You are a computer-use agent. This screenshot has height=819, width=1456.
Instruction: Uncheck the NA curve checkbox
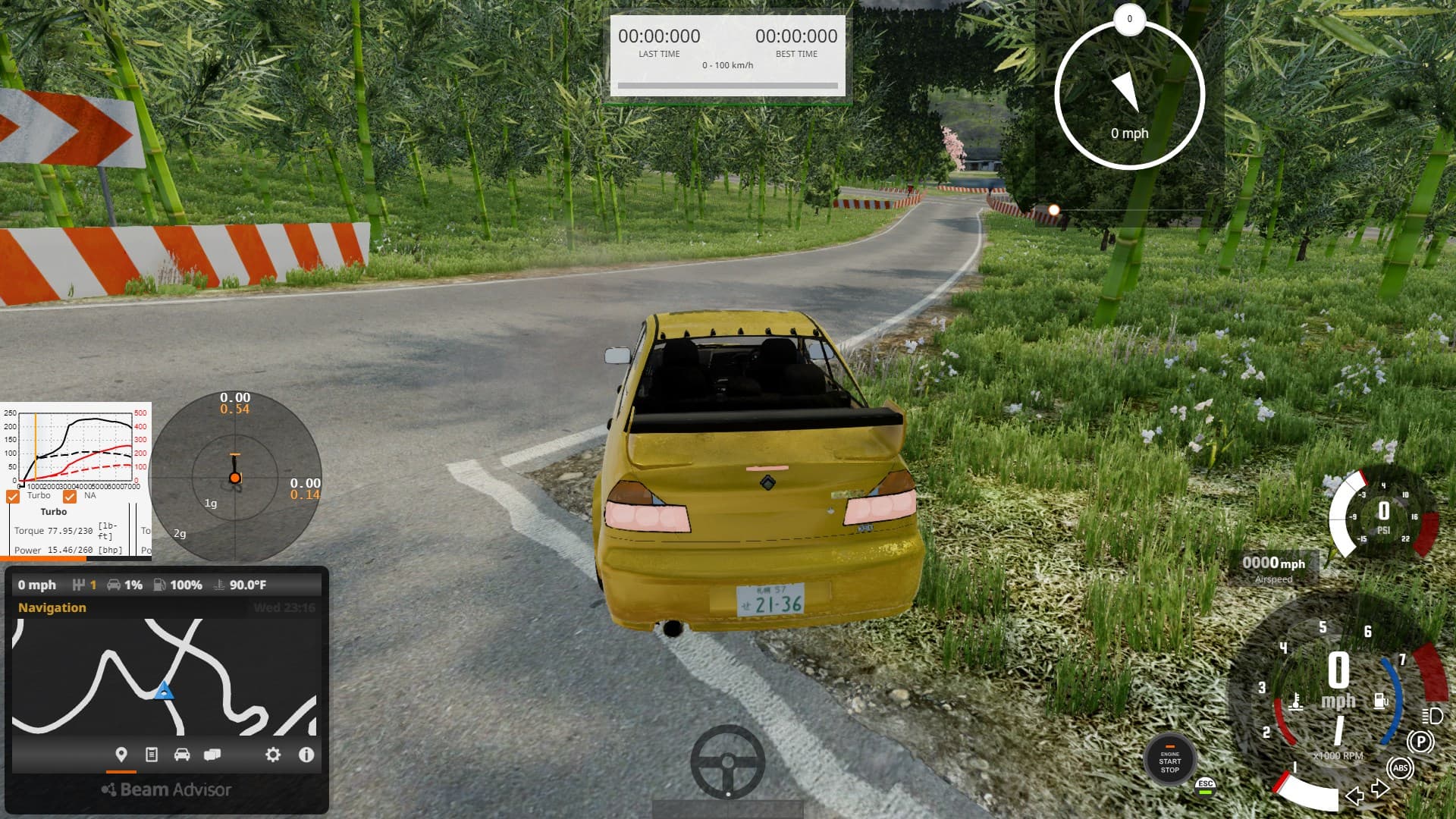pos(70,497)
